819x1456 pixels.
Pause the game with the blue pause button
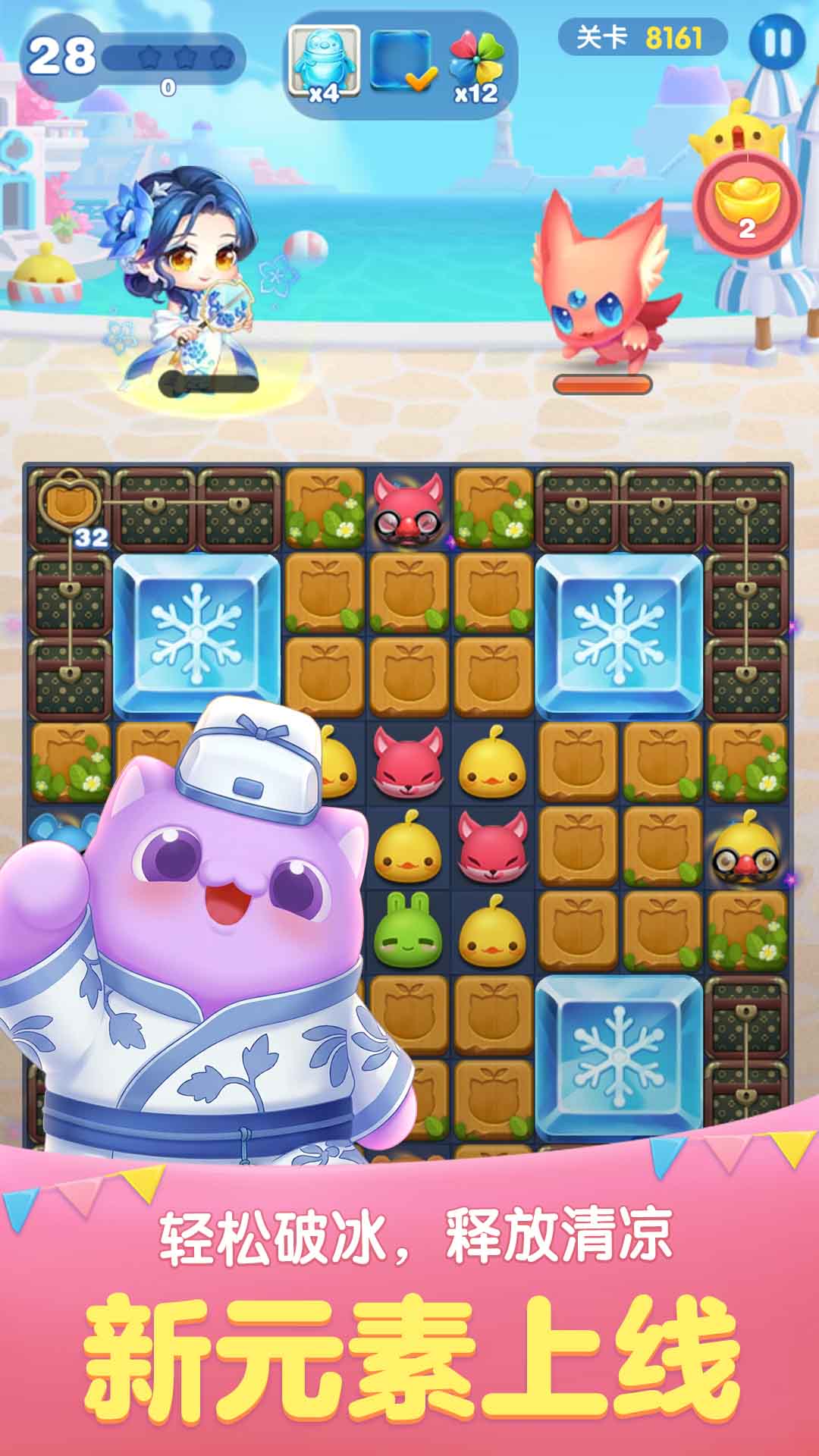(x=776, y=42)
